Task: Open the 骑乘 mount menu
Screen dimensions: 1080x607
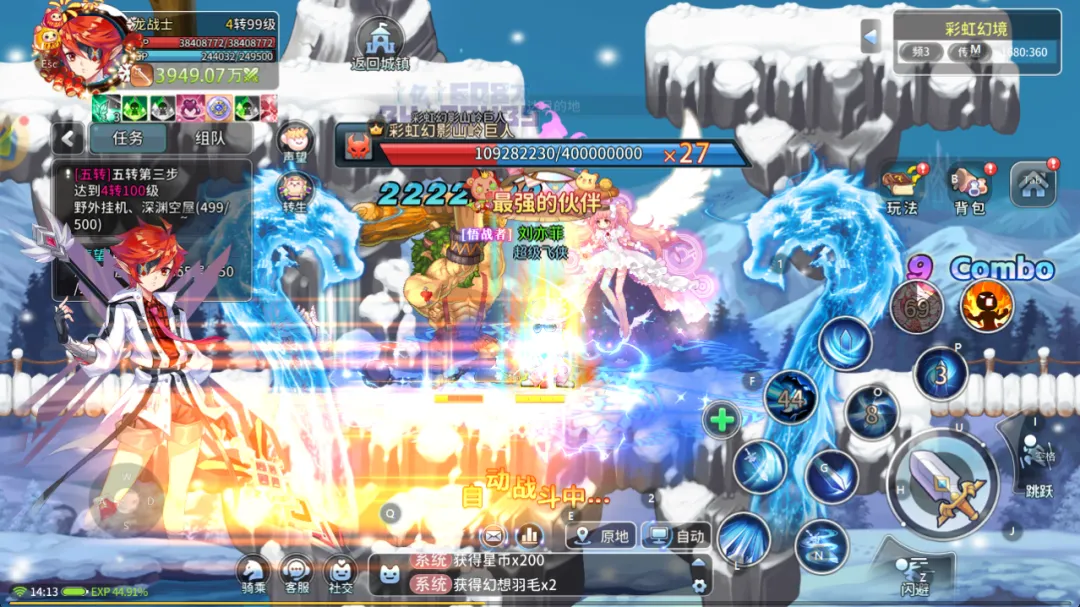Action: [252, 574]
